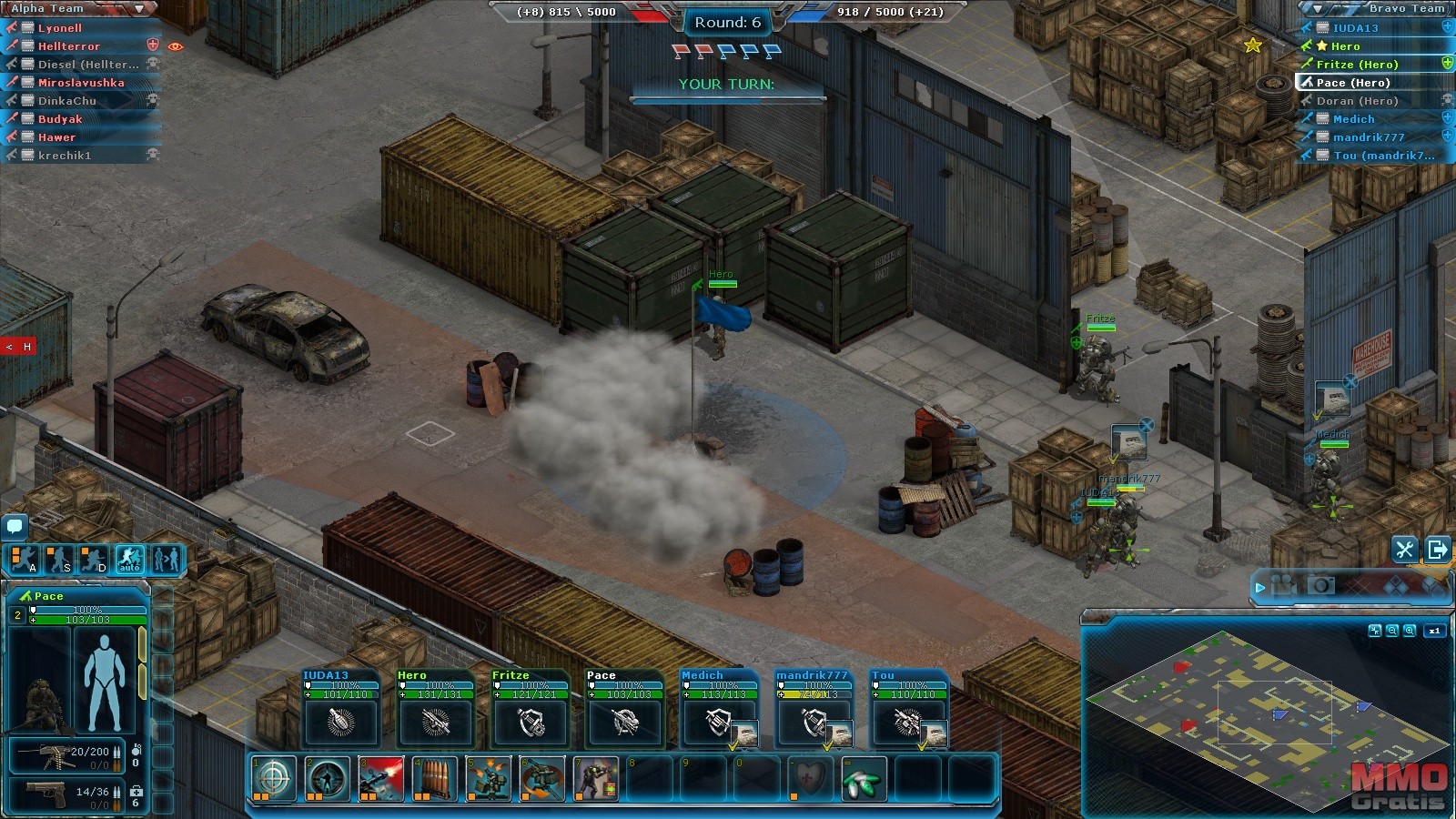Open the settings wrench-and-screwdriver menu
This screenshot has height=819, width=1456.
(1404, 549)
